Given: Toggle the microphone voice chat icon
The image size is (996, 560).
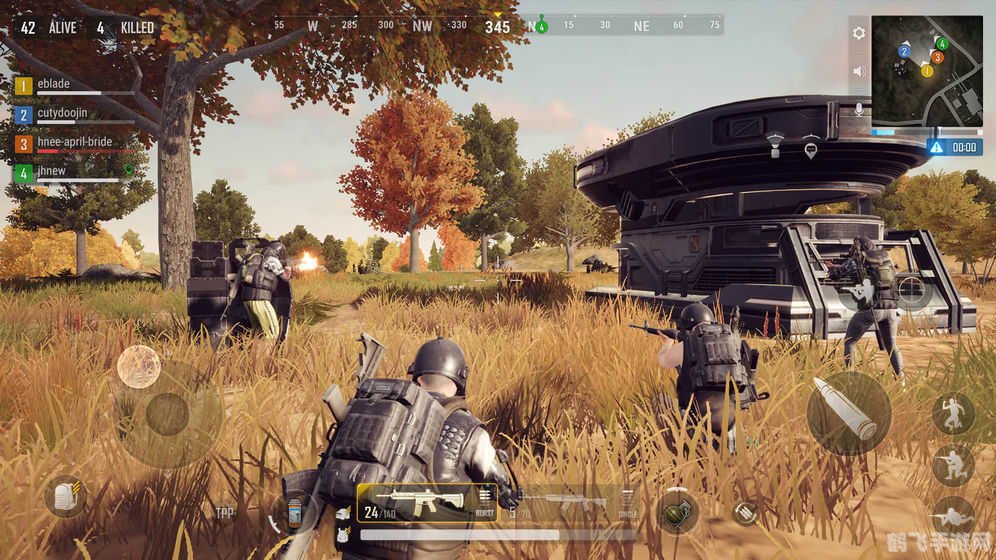Looking at the screenshot, I should (858, 109).
